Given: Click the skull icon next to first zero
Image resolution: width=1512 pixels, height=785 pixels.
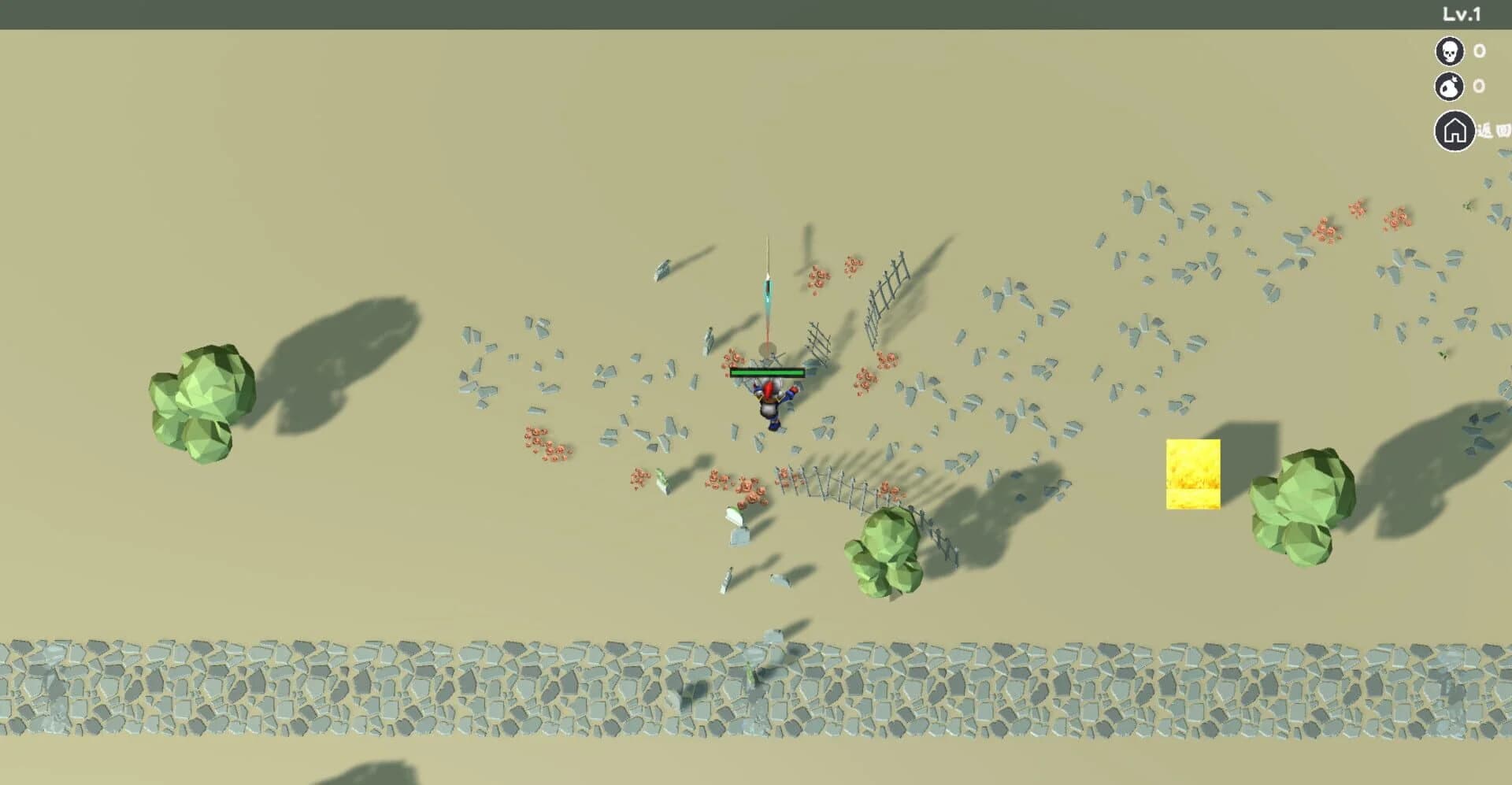Looking at the screenshot, I should (1451, 51).
